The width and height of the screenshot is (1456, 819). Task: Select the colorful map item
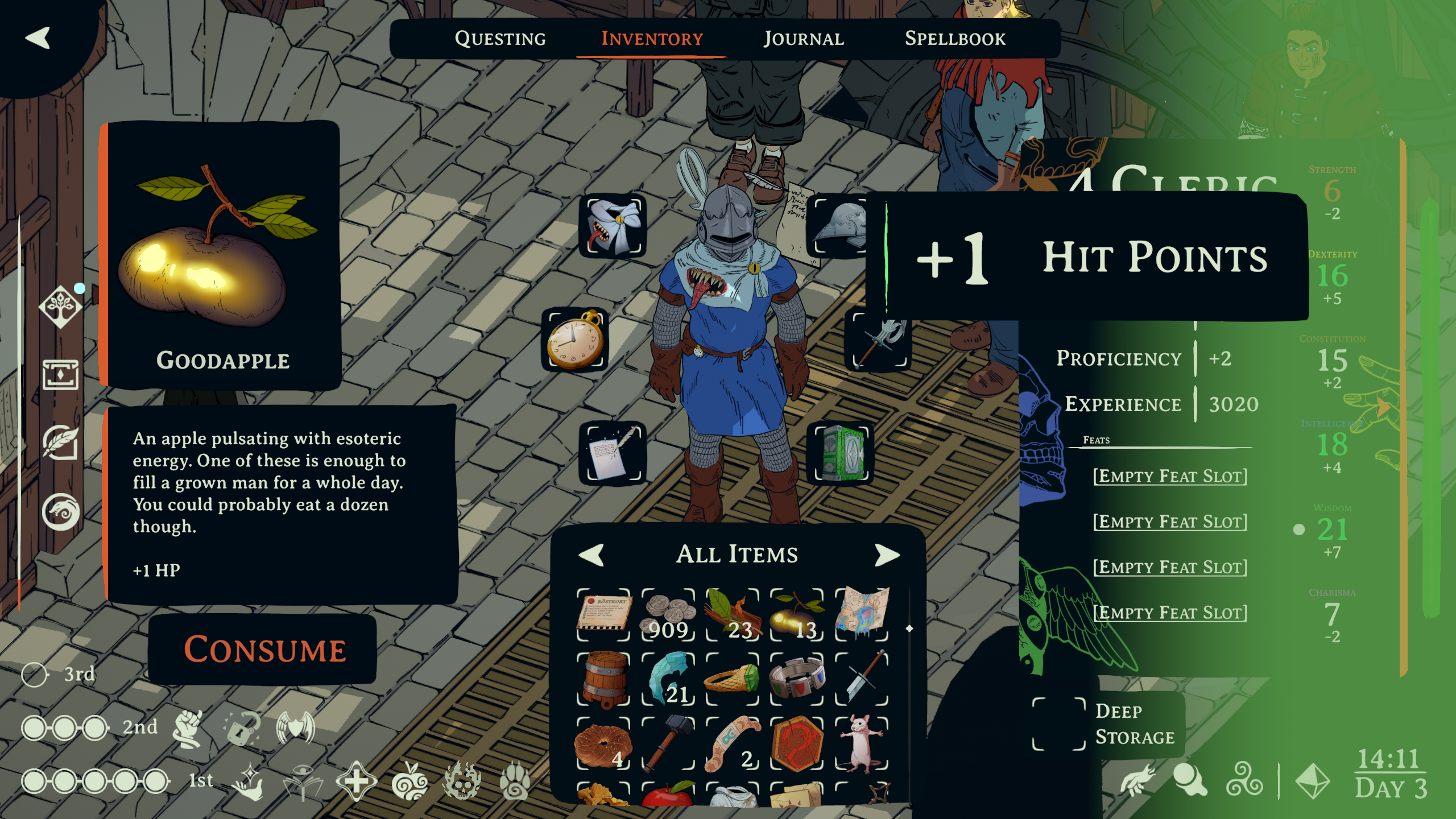point(862,615)
